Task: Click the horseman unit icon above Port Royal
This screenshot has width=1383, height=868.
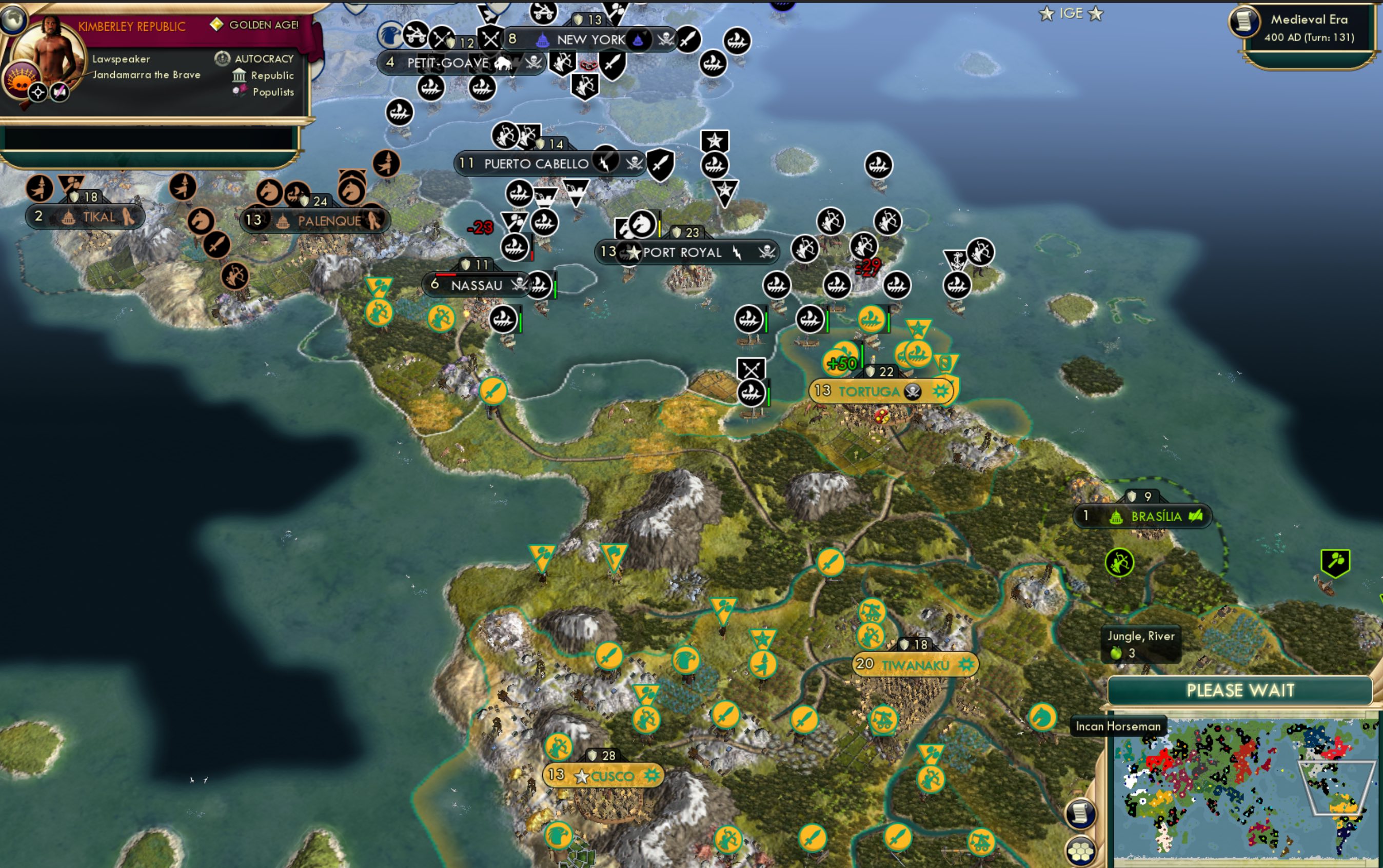Action: [x=641, y=227]
